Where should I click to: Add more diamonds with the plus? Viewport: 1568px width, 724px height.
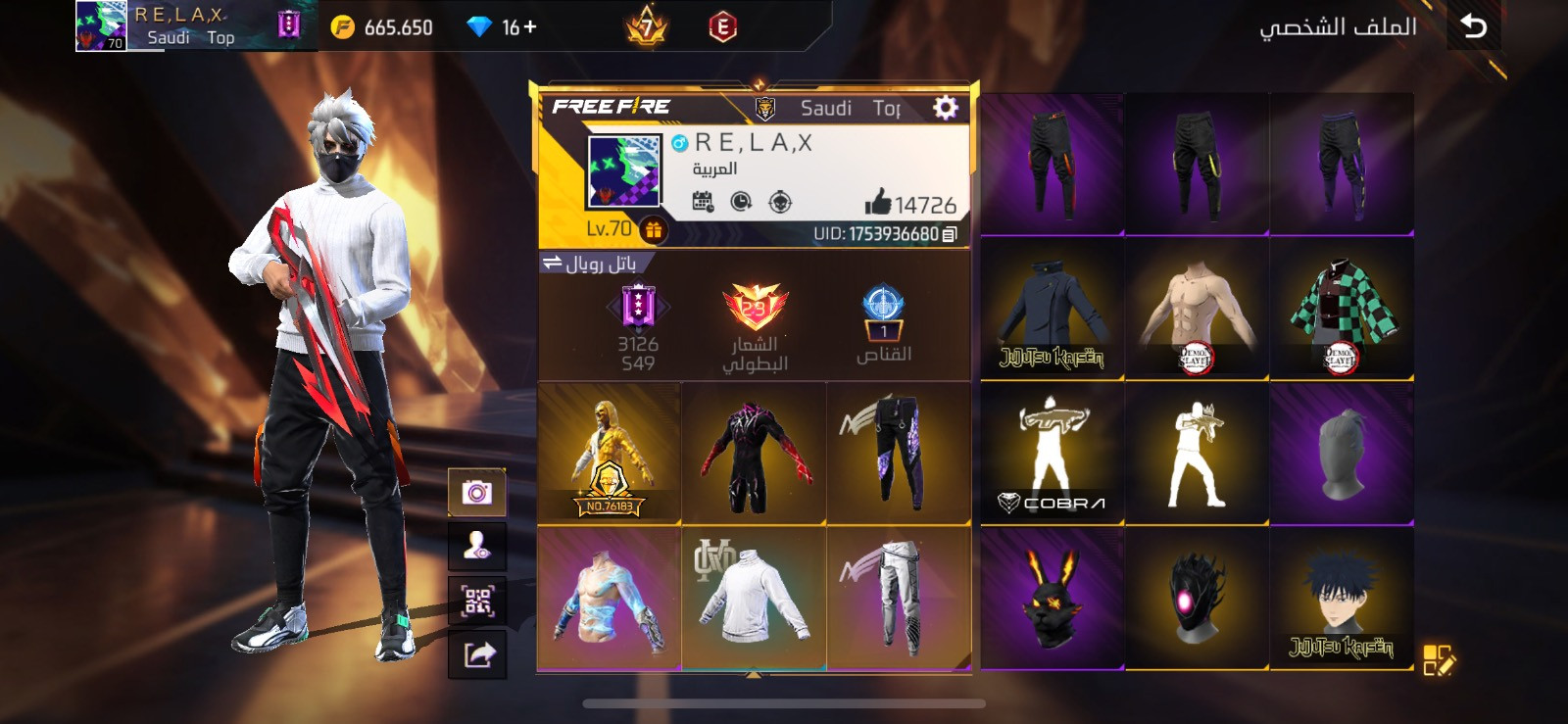pos(530,27)
